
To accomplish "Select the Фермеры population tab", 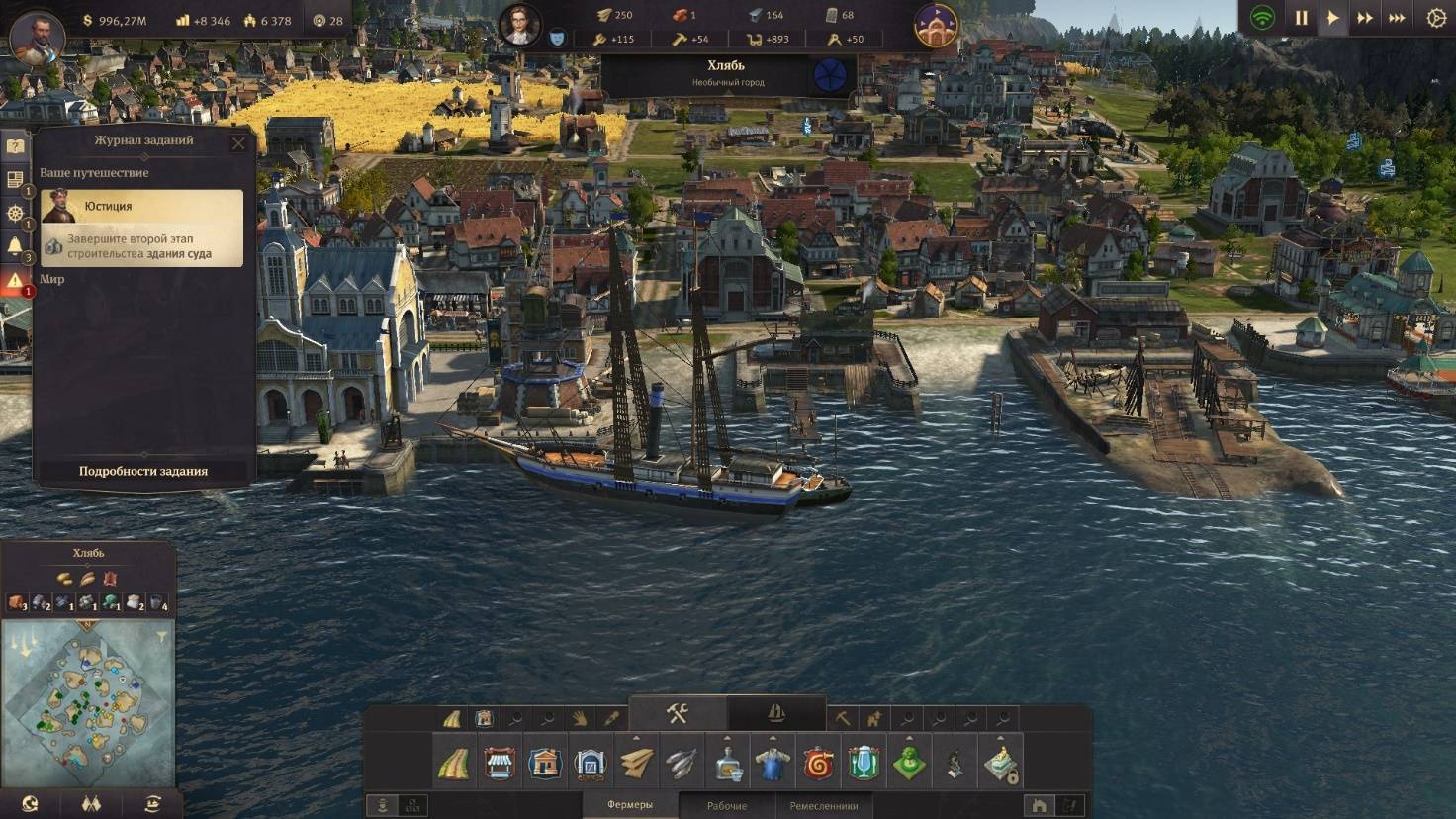I will (x=630, y=805).
